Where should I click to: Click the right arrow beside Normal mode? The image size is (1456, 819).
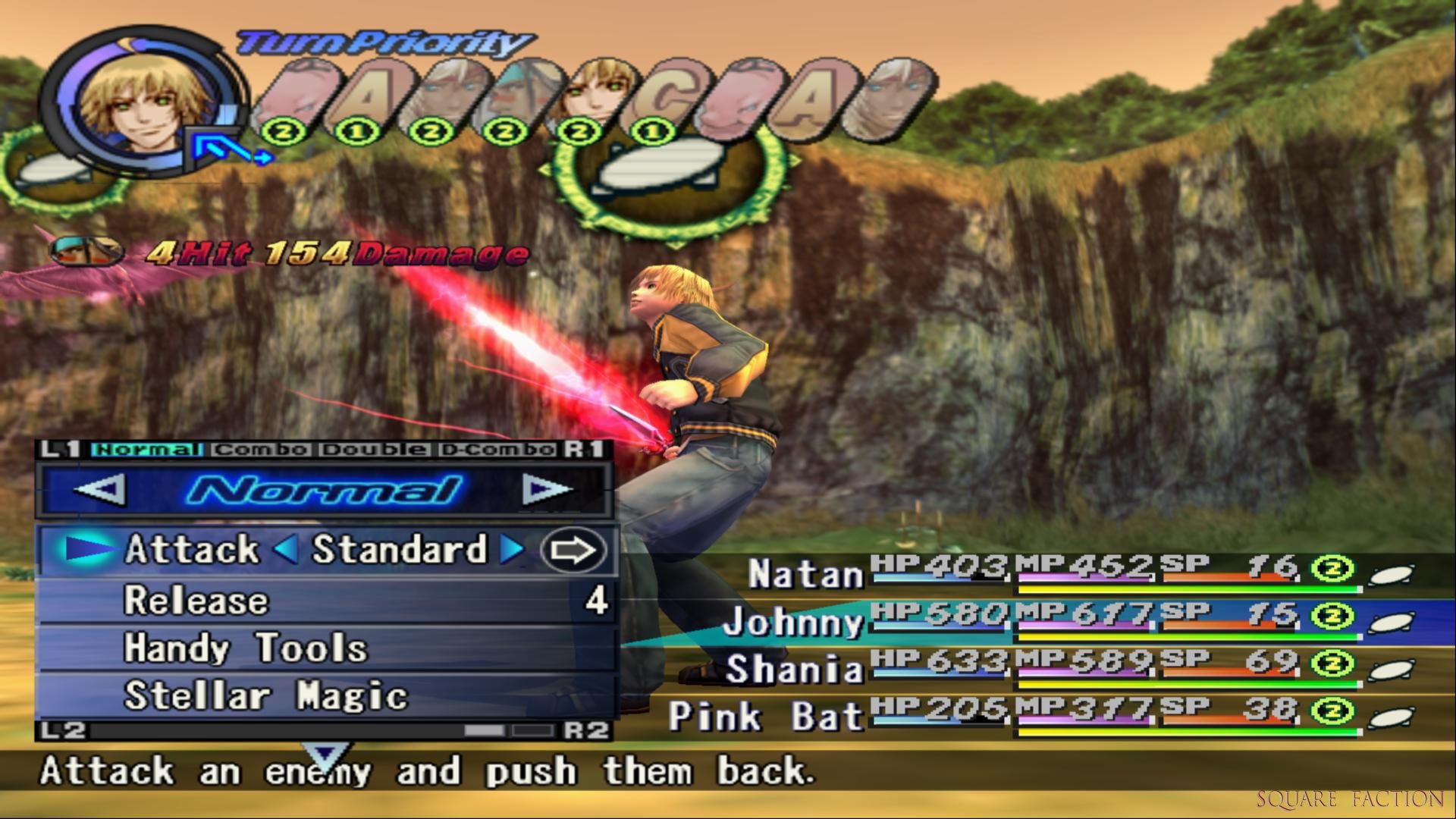(546, 490)
